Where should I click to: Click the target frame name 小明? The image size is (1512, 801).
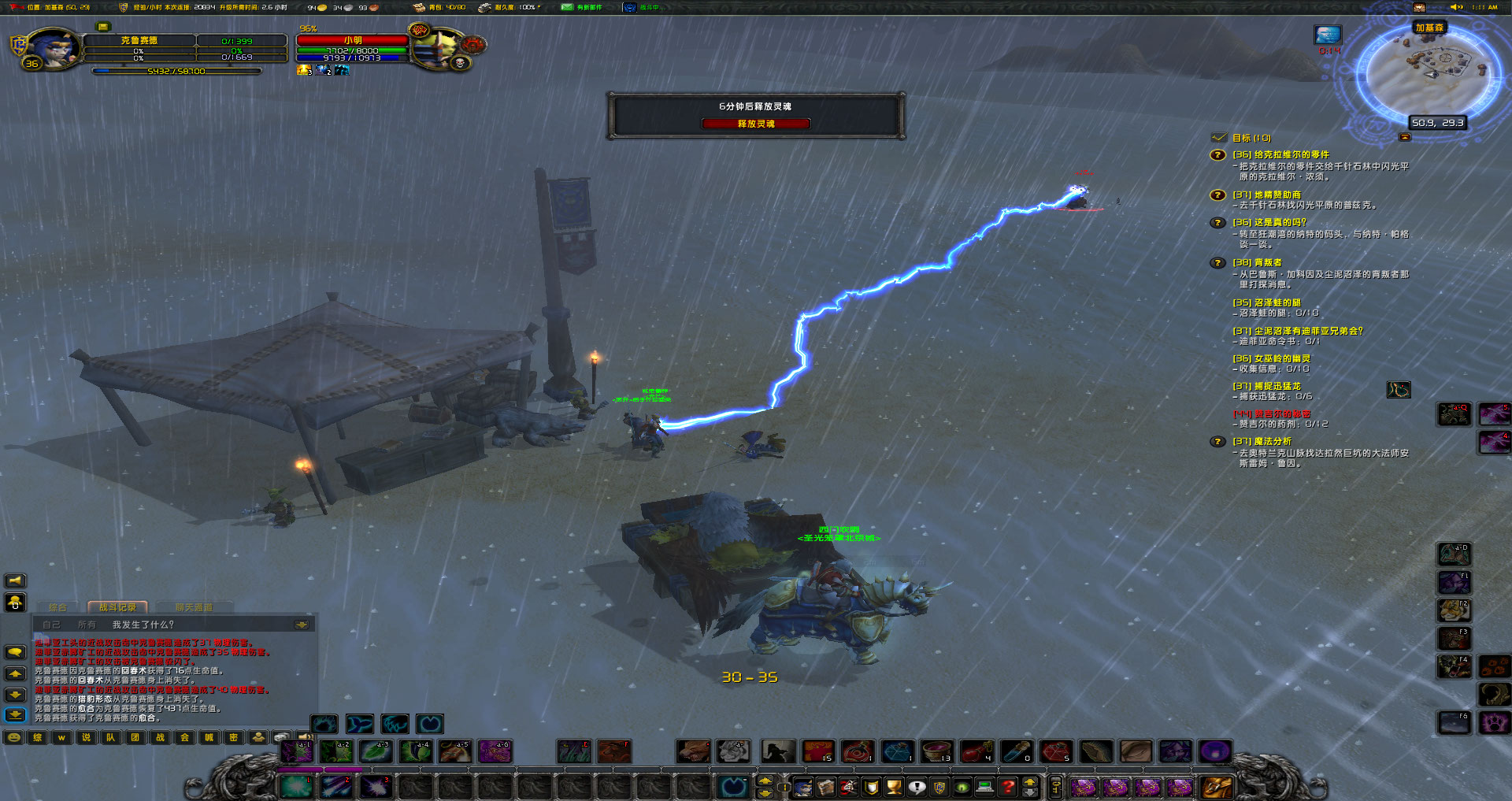pos(353,40)
